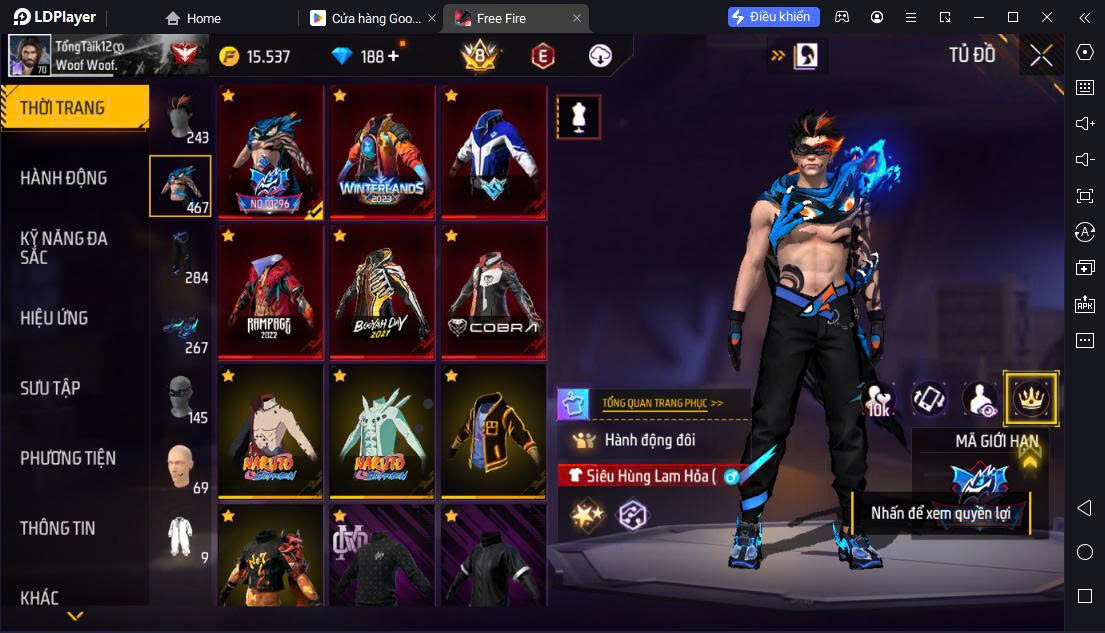
Task: Choose the Rampage 2022 costume
Action: pos(270,290)
